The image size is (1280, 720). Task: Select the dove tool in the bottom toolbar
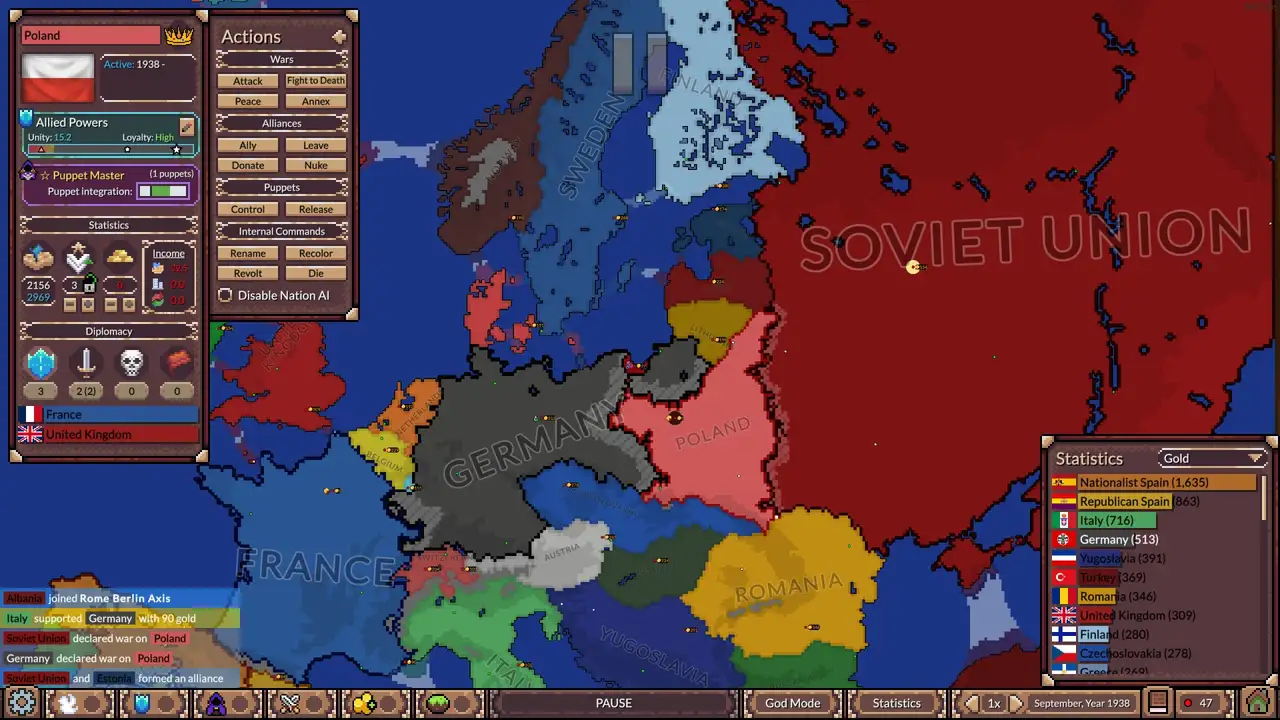point(67,703)
